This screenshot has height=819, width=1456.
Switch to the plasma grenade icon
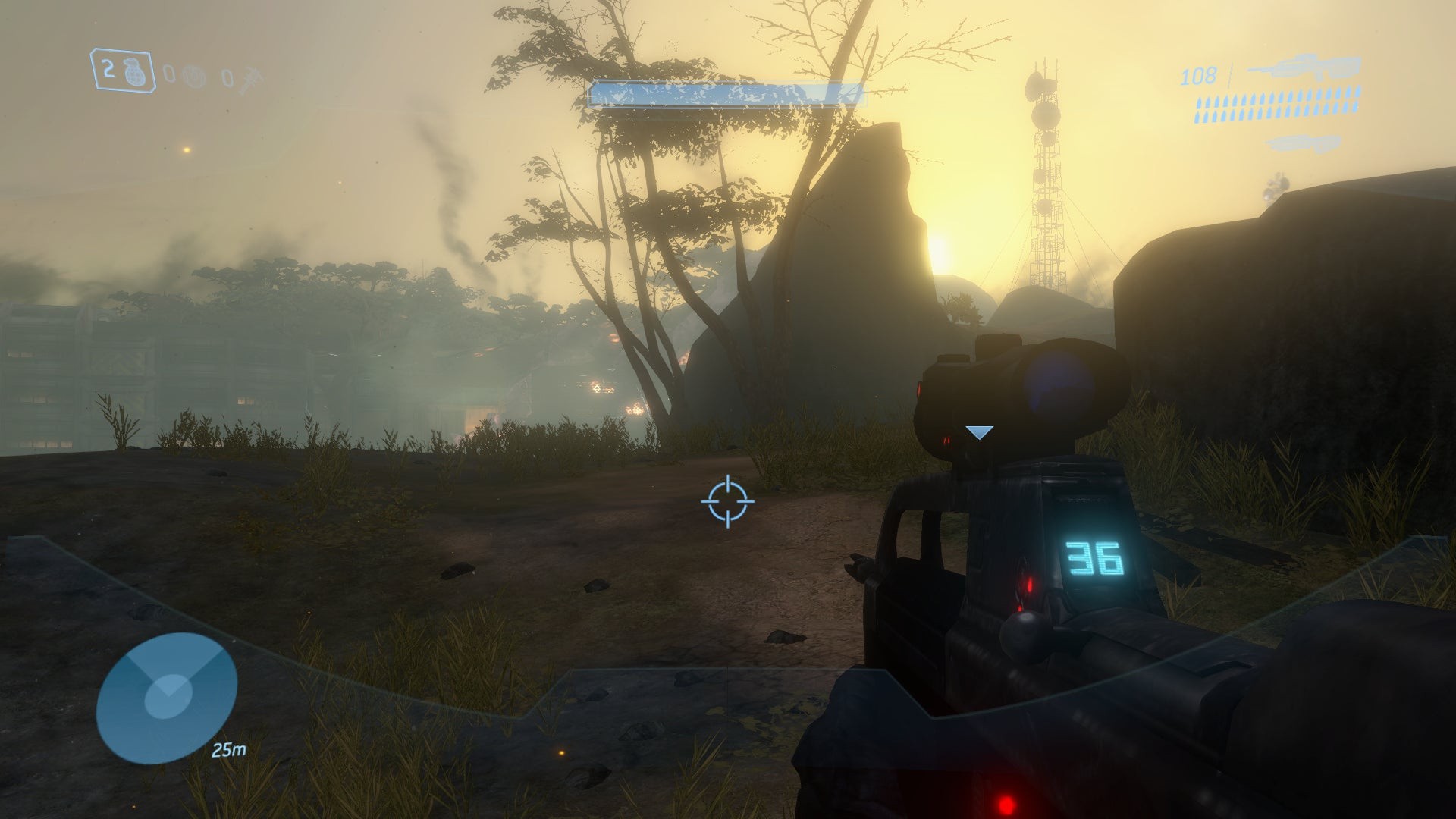point(195,76)
